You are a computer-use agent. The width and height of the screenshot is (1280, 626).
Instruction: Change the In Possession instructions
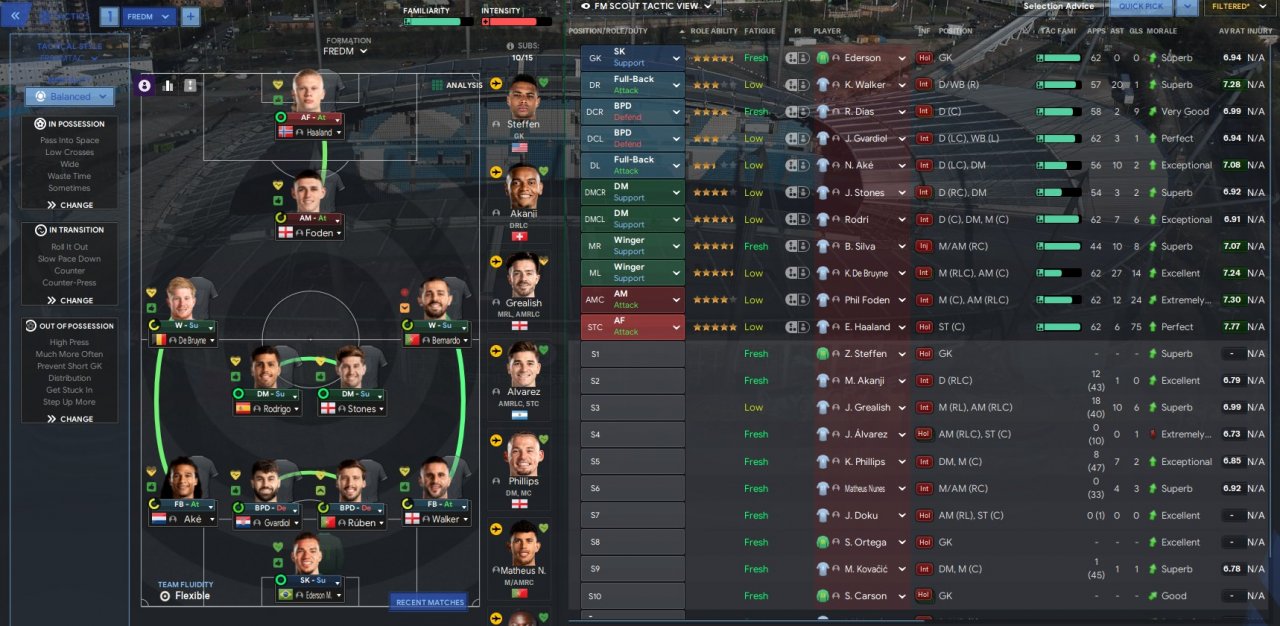click(x=69, y=205)
